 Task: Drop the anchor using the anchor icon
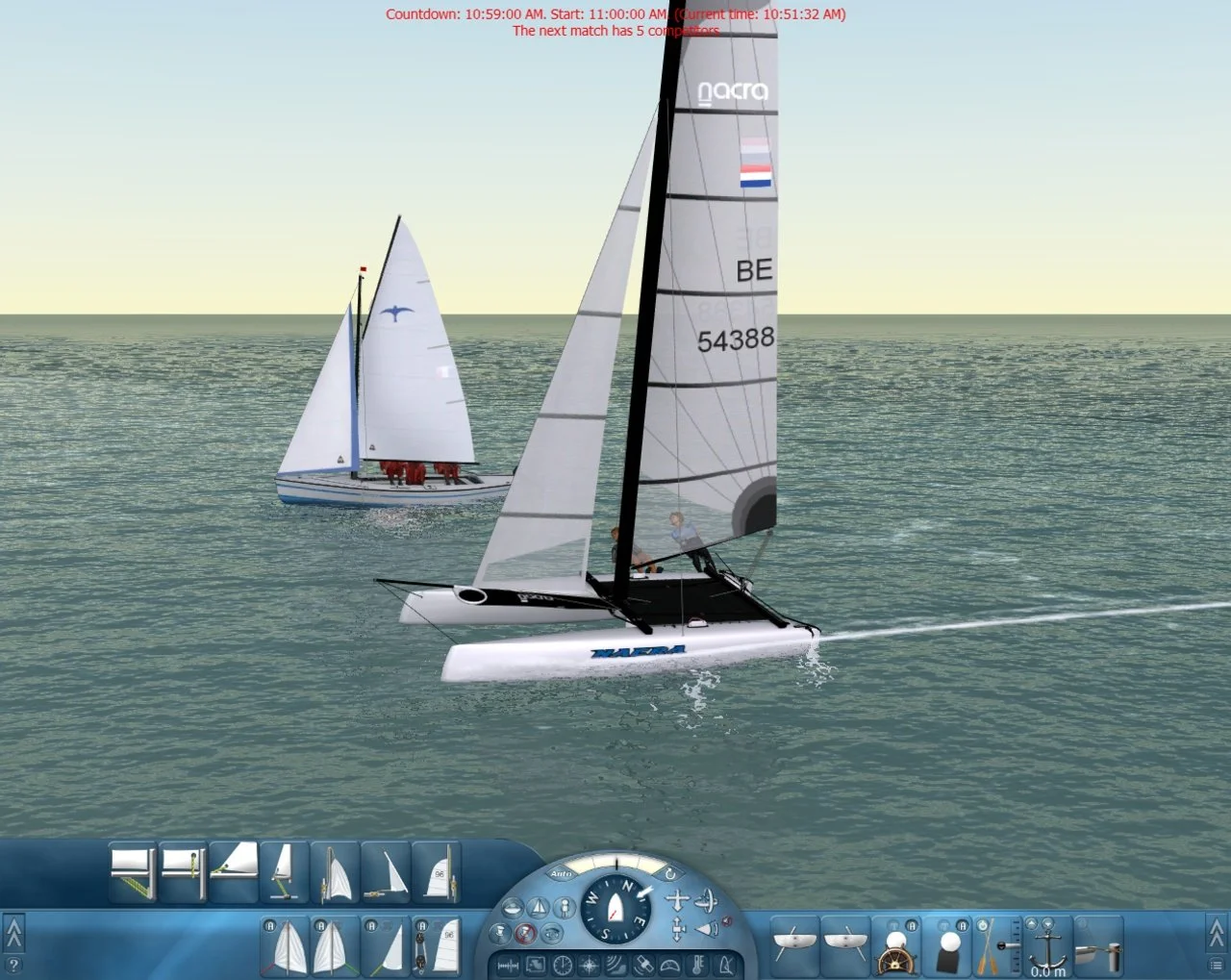(1047, 949)
